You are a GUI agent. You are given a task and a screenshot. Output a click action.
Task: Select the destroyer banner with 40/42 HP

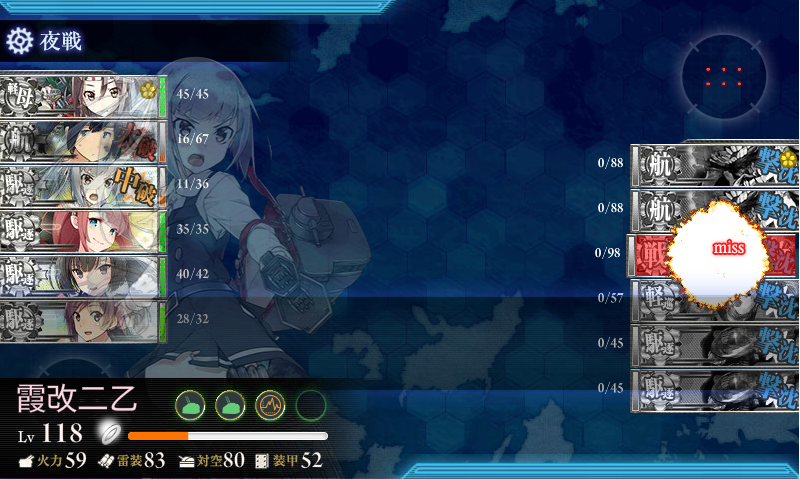pyautogui.click(x=82, y=276)
